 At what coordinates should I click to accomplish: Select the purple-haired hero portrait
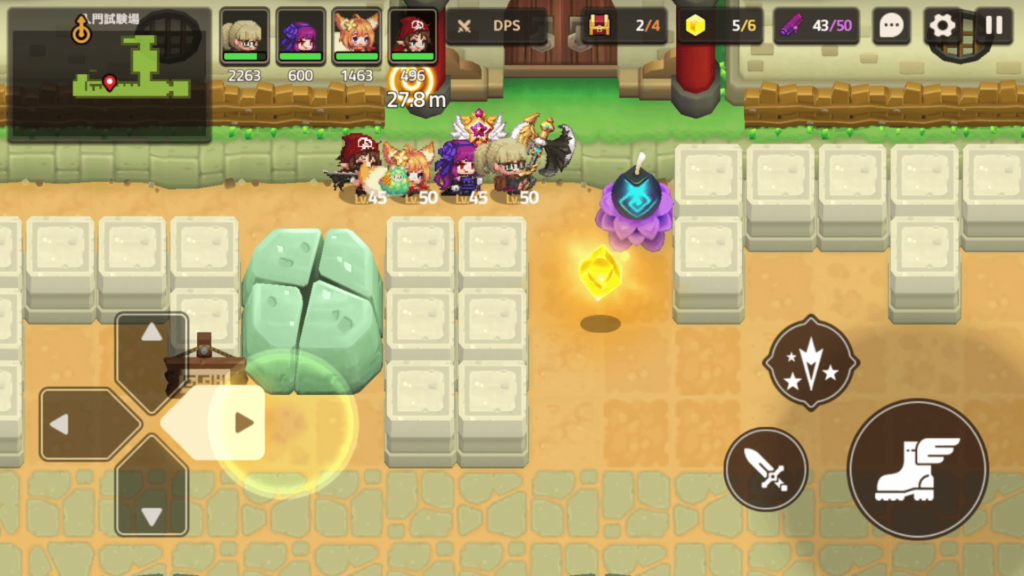300,35
